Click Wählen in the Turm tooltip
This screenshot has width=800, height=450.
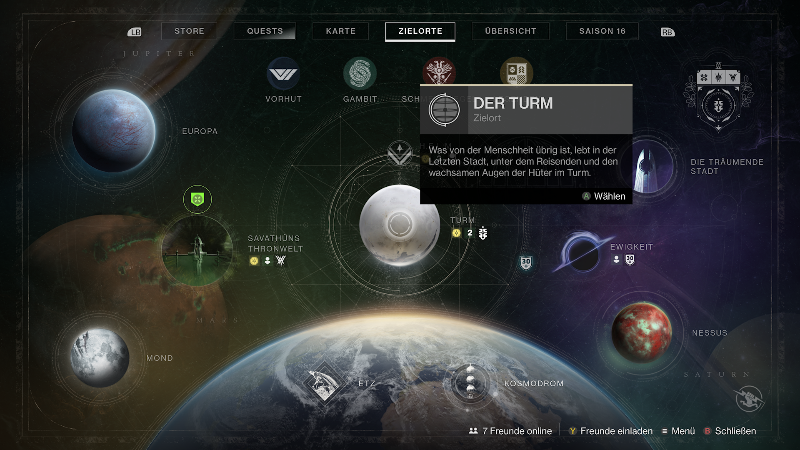pyautogui.click(x=604, y=196)
